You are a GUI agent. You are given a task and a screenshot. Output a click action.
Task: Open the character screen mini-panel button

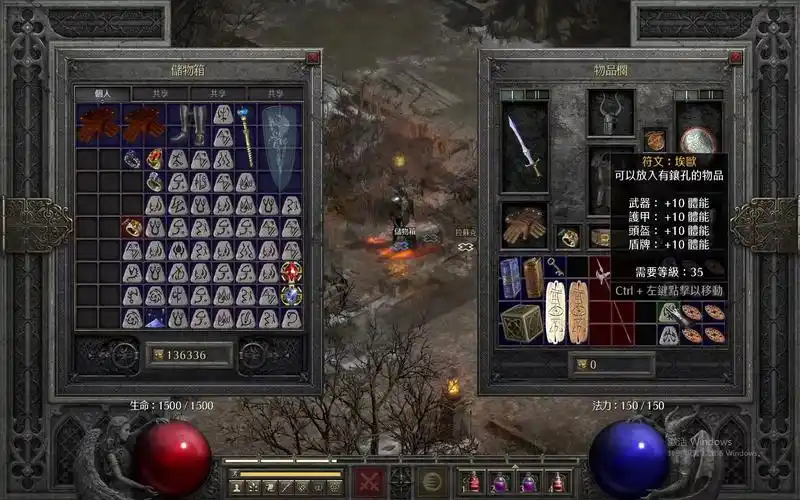pyautogui.click(x=236, y=486)
